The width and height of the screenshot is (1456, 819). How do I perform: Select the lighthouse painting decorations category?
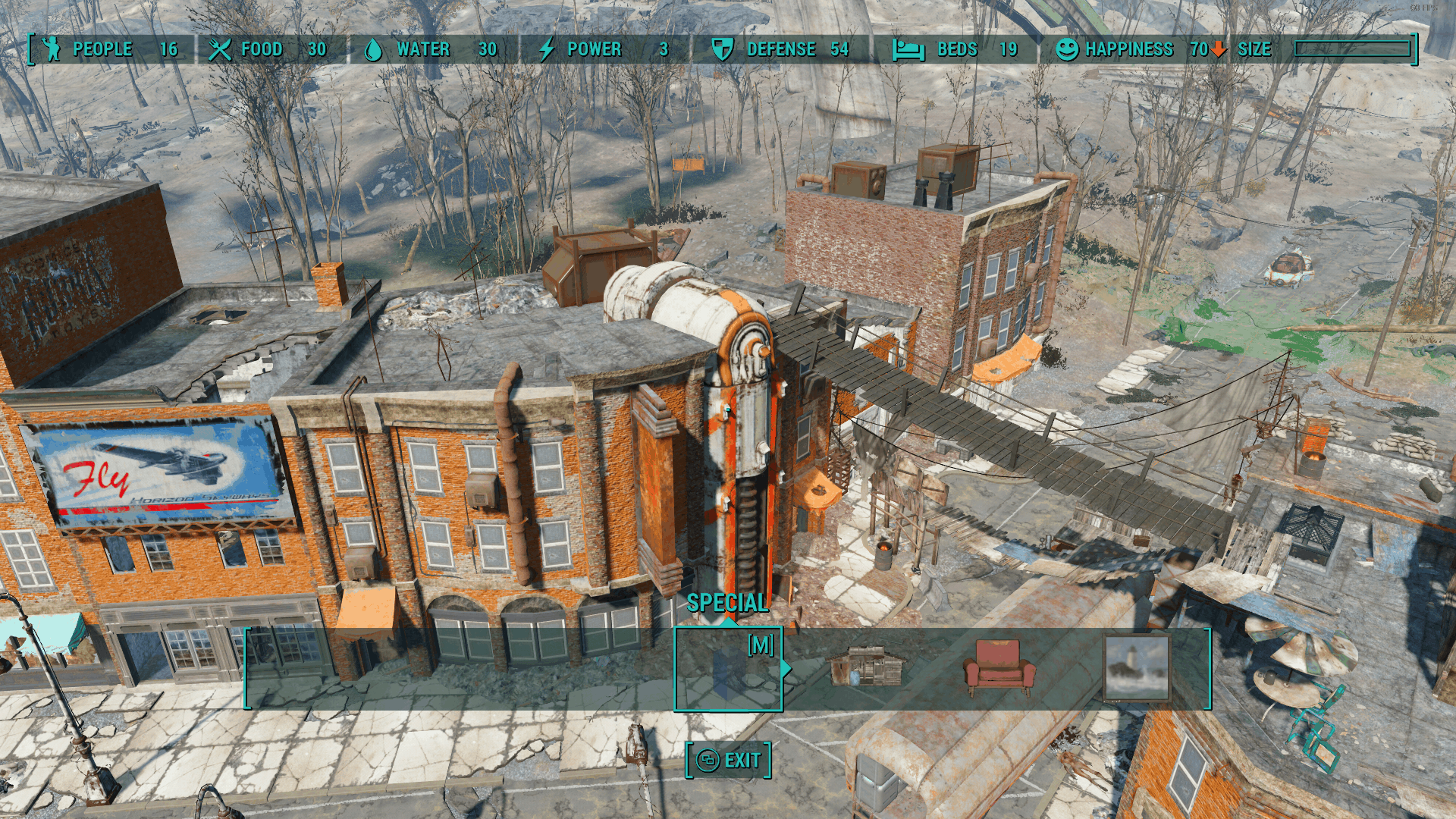(1136, 668)
